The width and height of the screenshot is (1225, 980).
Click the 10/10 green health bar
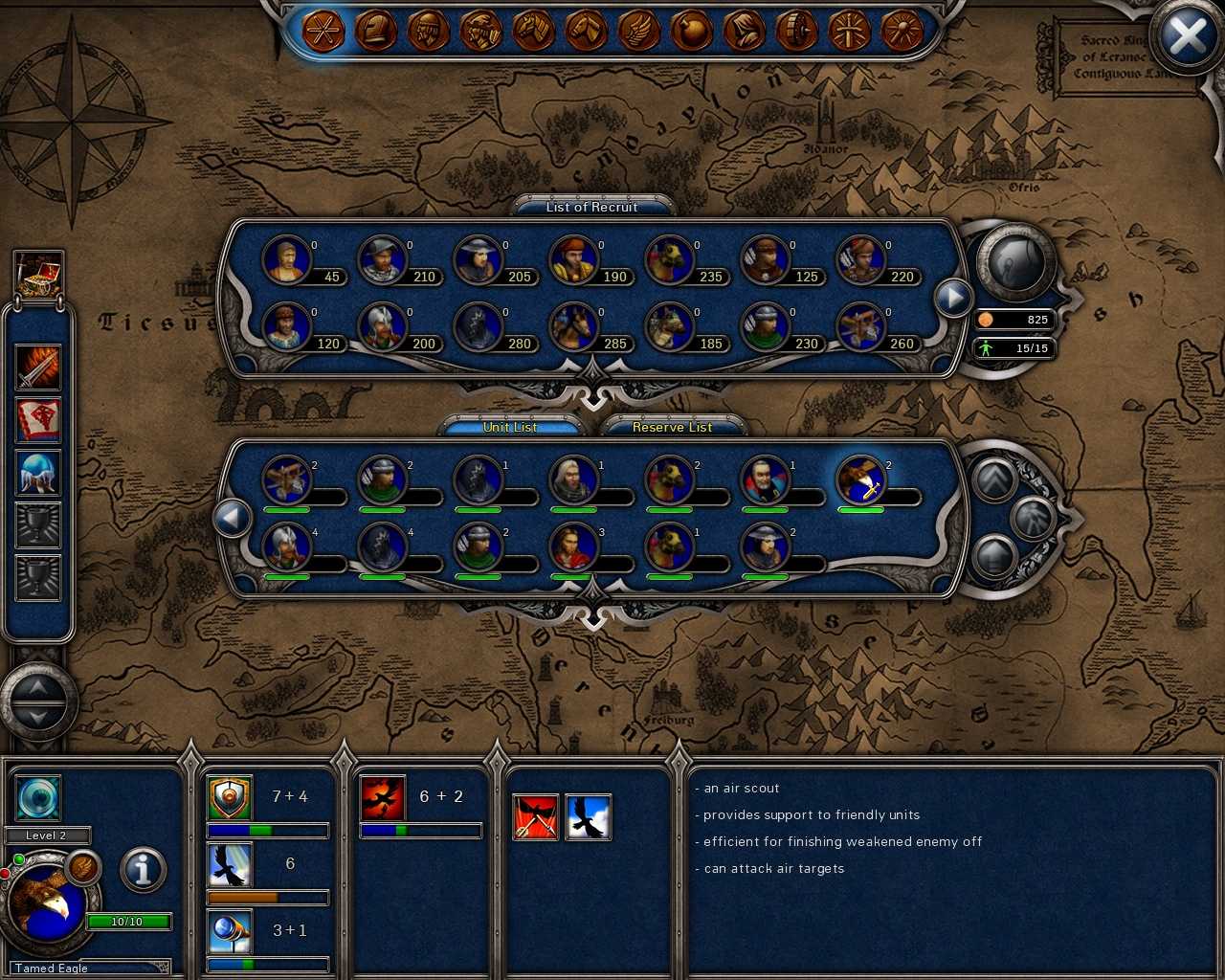129,921
